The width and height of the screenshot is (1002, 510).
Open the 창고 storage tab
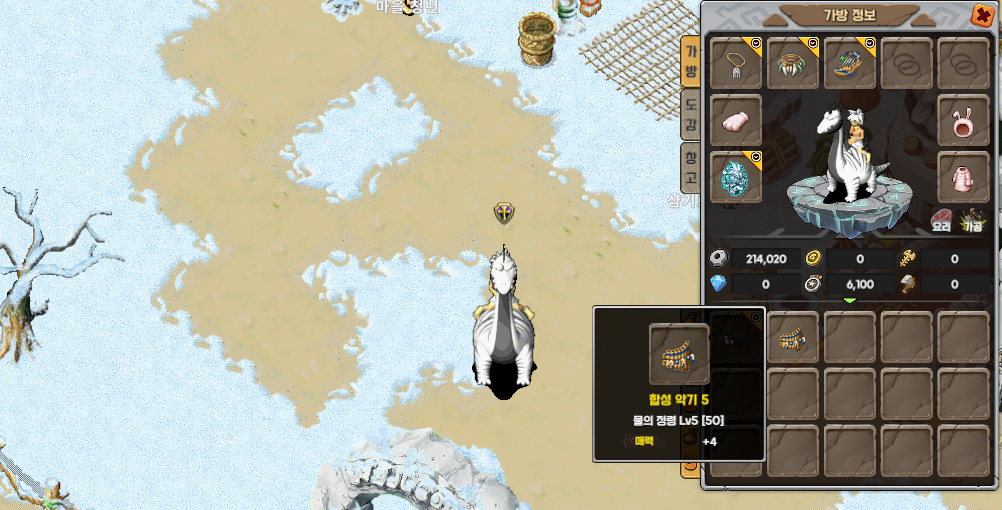[690, 167]
